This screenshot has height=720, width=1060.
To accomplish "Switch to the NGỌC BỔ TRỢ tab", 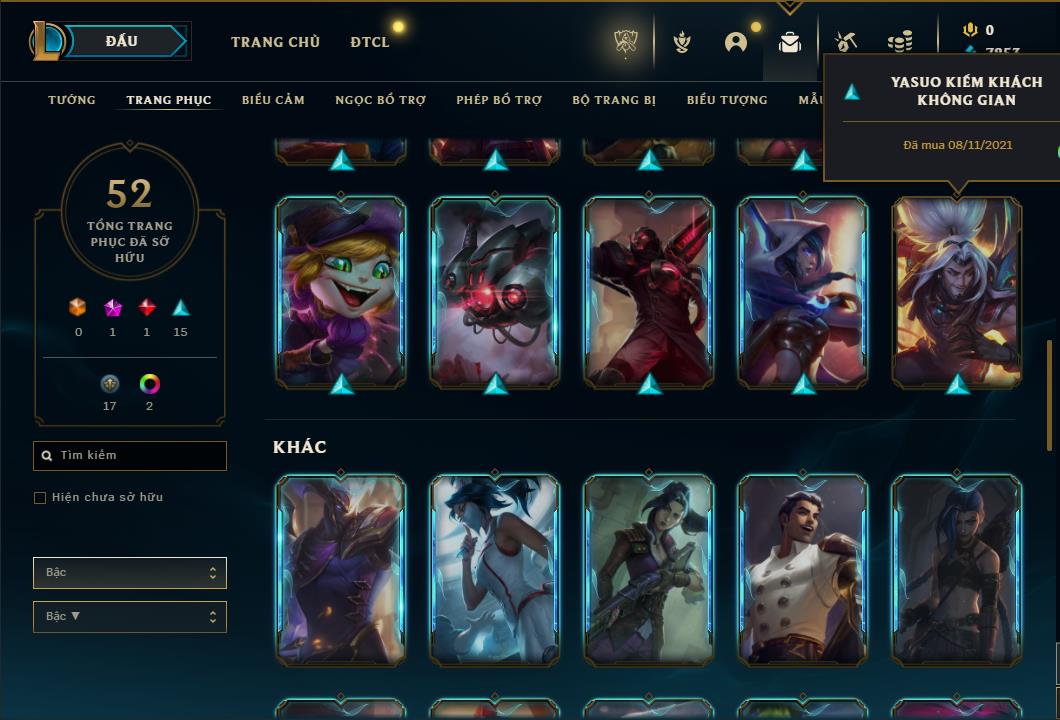I will (x=380, y=100).
